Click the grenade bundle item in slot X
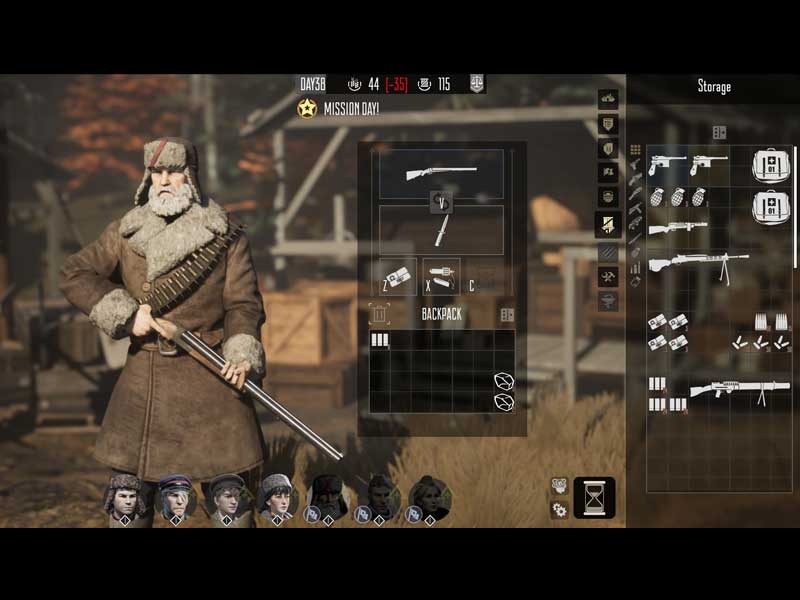The height and width of the screenshot is (600, 800). tap(441, 276)
